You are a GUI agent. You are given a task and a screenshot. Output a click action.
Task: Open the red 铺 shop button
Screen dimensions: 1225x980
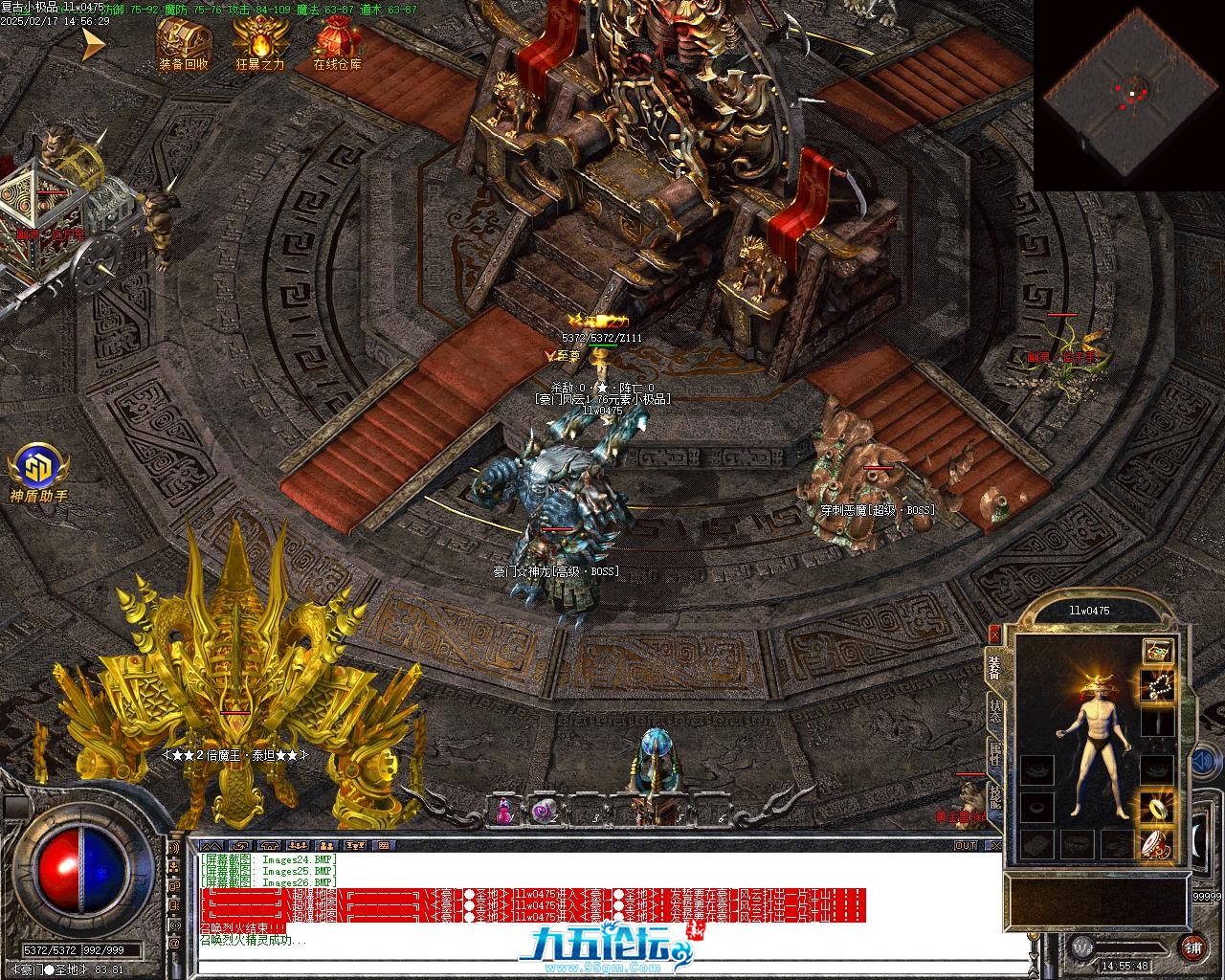tap(1192, 948)
